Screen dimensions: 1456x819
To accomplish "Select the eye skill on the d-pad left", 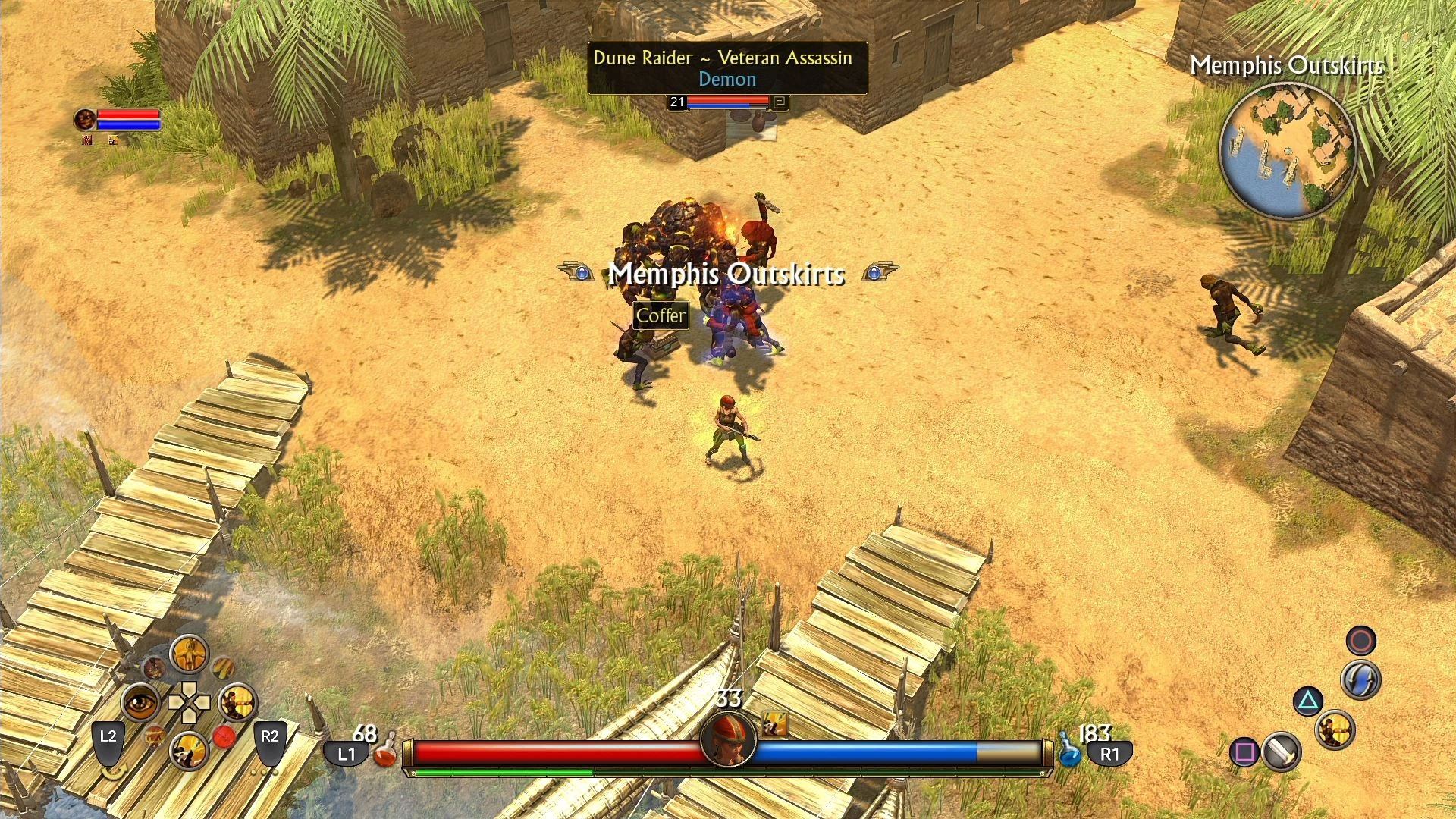I will click(x=142, y=702).
